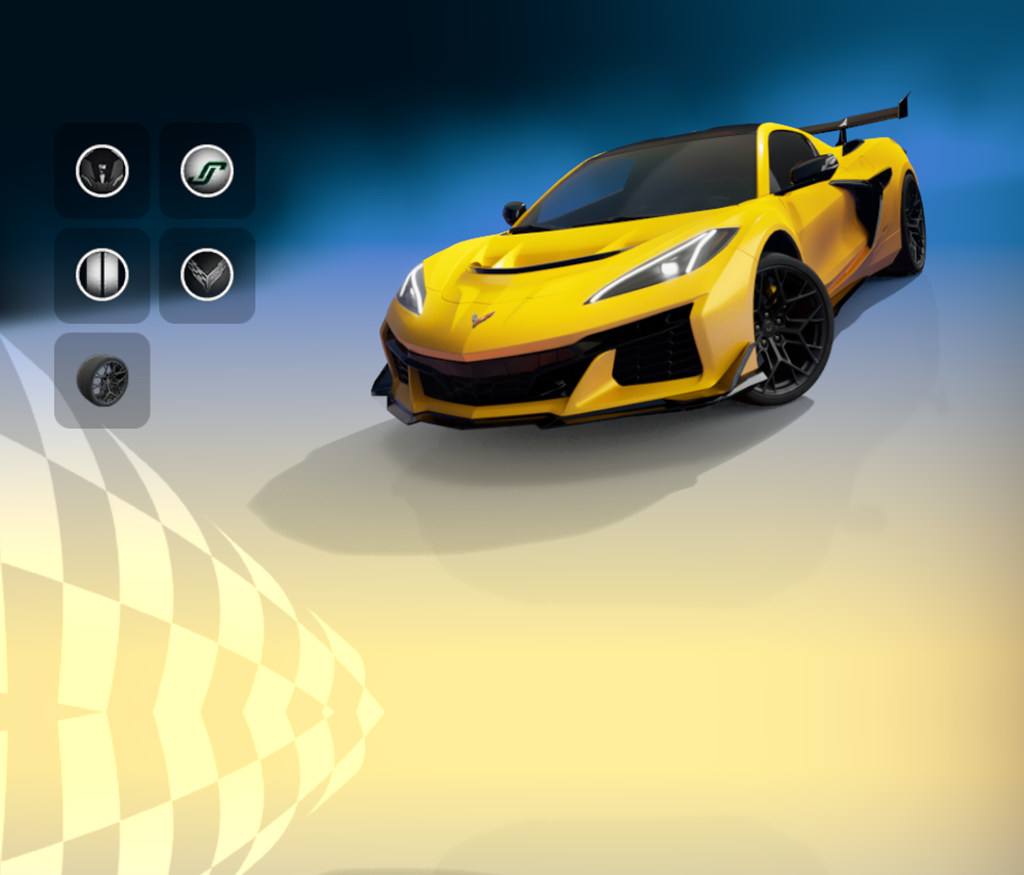Screen dimensions: 1024x875
Task: Select the Corvette crossed-flags emblem decal
Action: 207,275
